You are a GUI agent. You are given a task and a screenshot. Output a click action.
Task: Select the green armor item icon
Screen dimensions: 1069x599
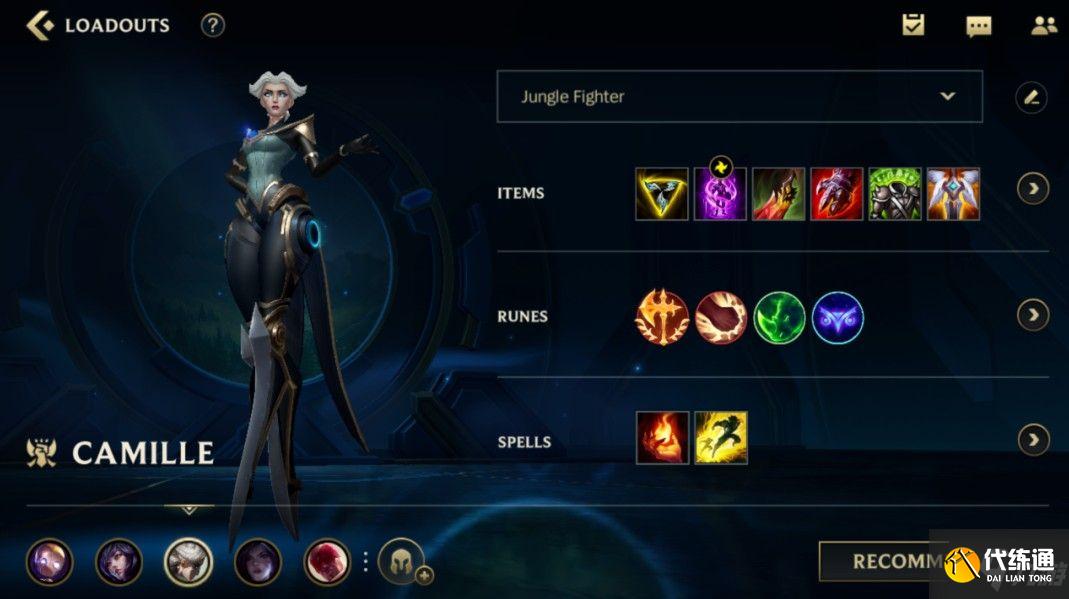coord(894,194)
